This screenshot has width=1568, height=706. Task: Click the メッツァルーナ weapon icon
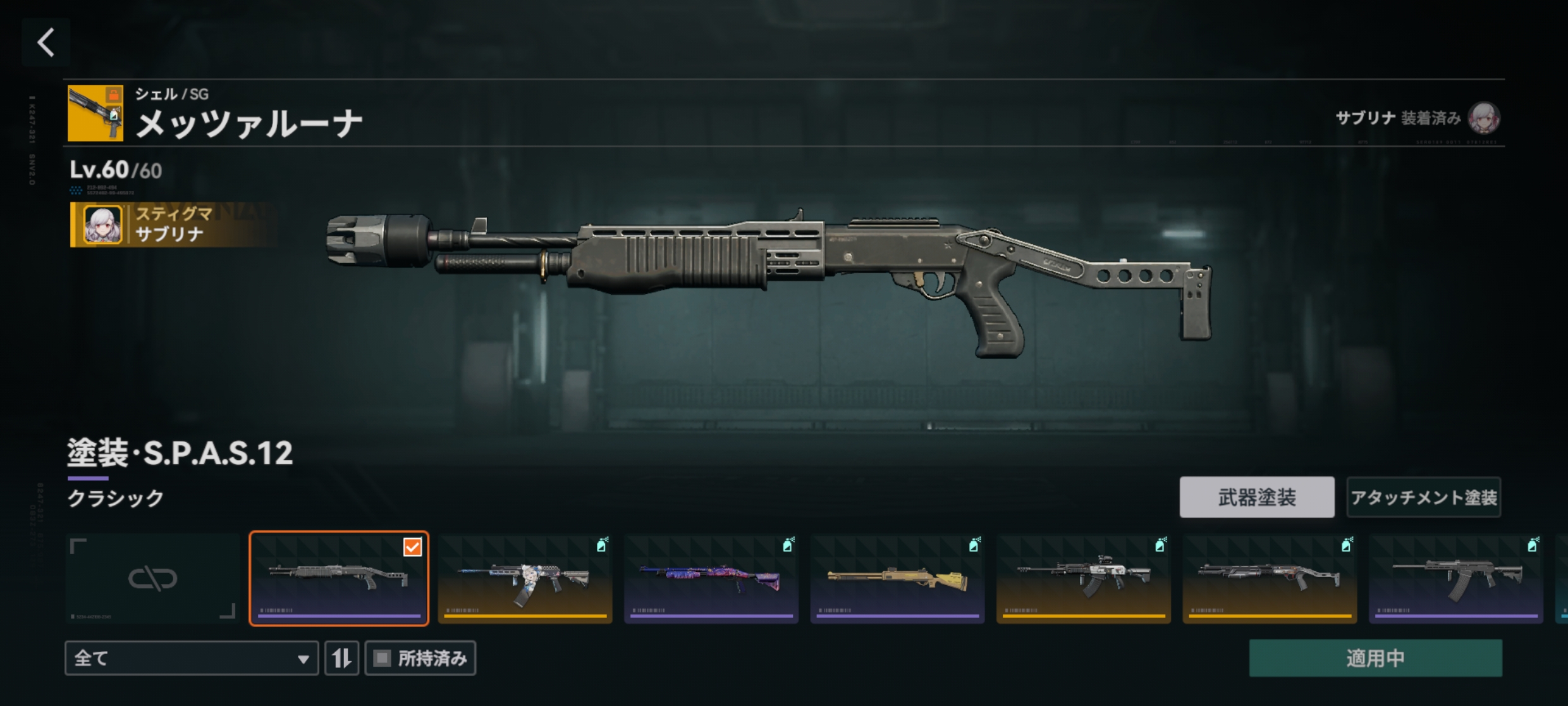pos(95,113)
